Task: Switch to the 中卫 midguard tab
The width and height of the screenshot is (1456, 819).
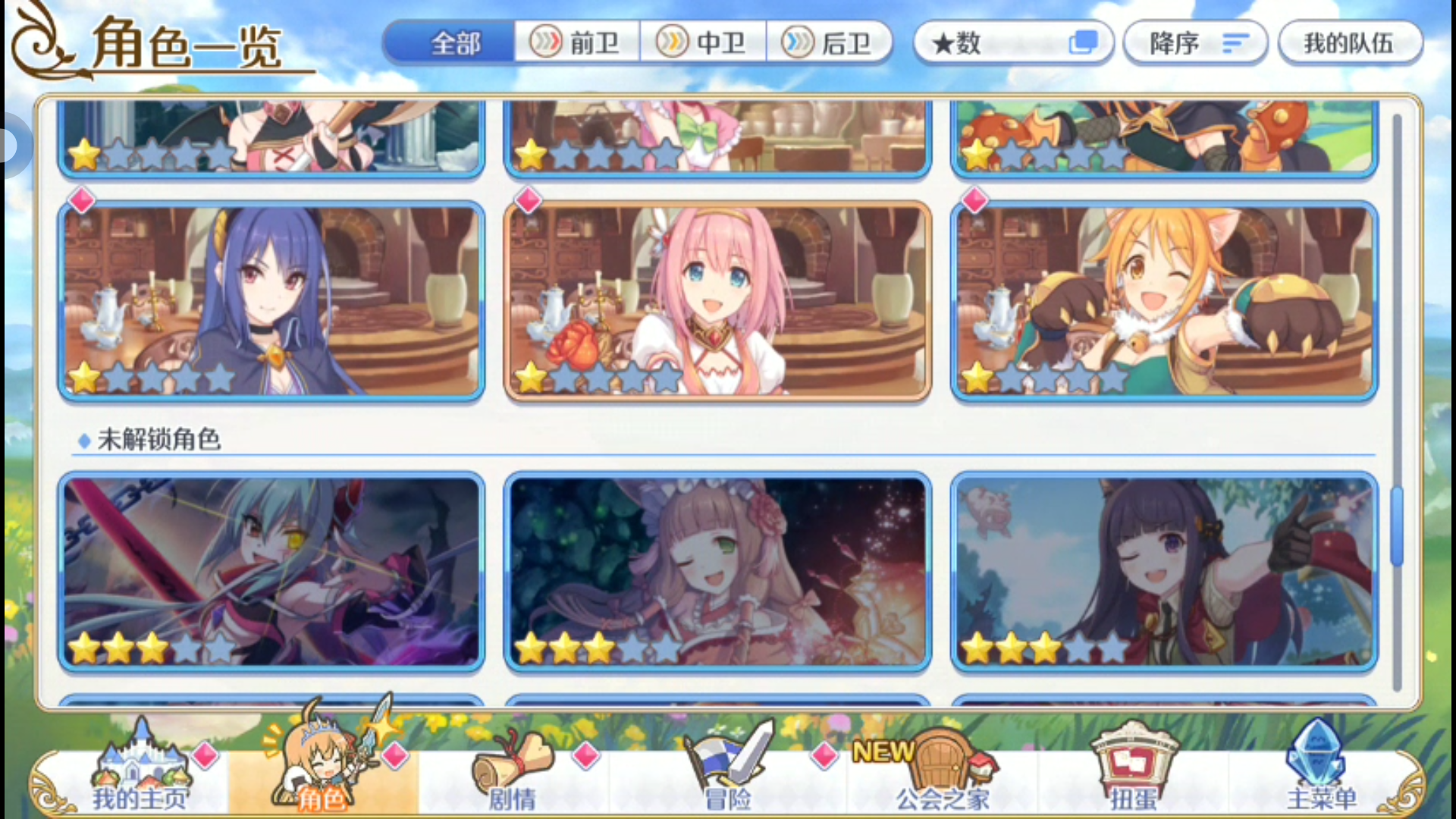Action: tap(704, 42)
